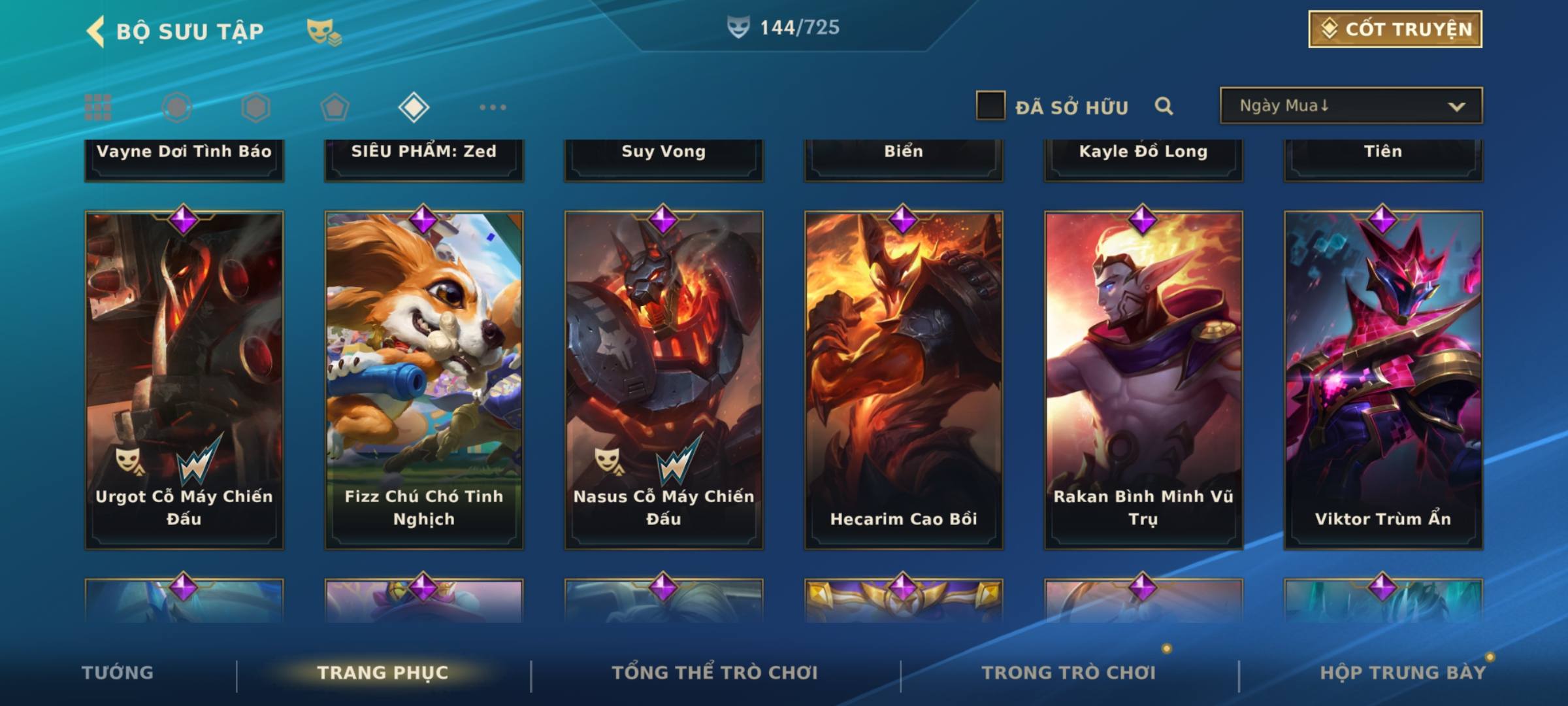Image resolution: width=1568 pixels, height=706 pixels.
Task: Open the three-dots more filters
Action: click(493, 107)
